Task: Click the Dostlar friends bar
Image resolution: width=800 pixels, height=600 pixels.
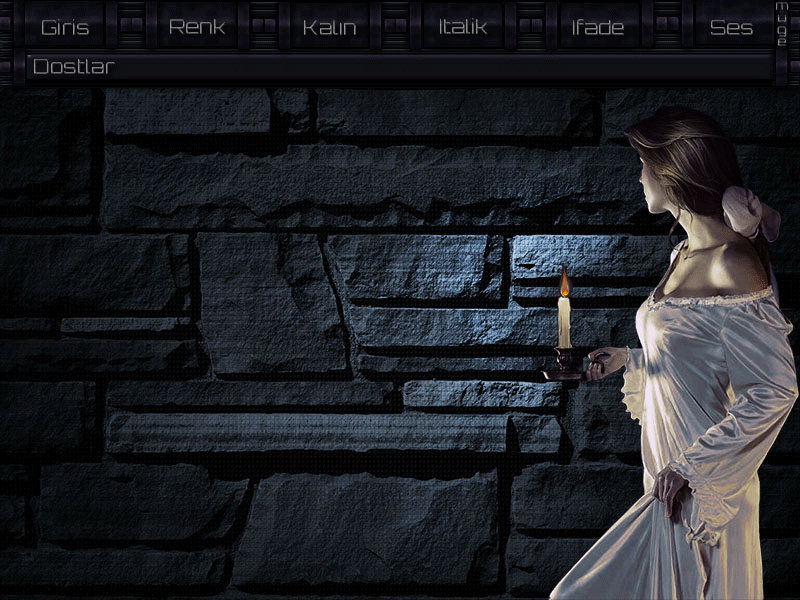Action: pos(400,68)
